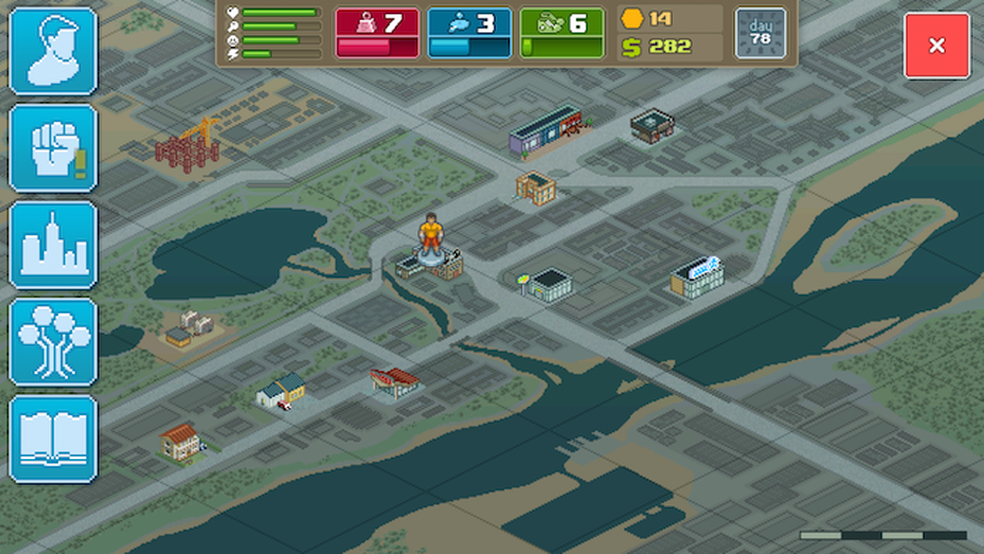The image size is (984, 554).
Task: Open the character profile head icon
Action: point(53,51)
